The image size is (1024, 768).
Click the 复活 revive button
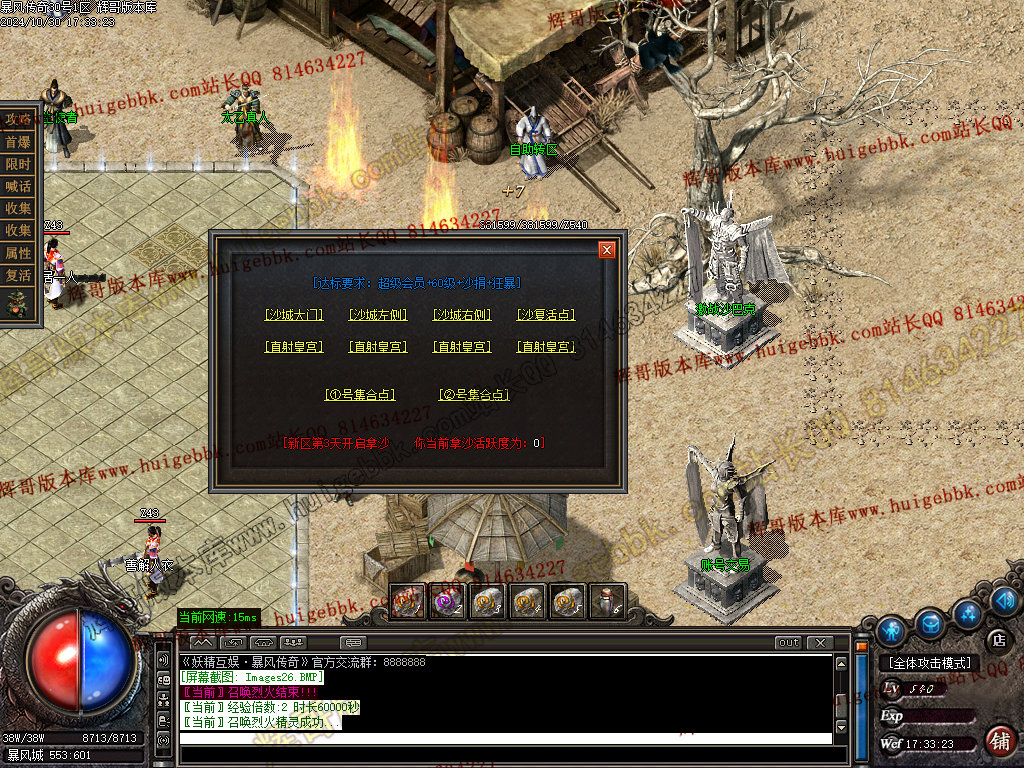(x=18, y=275)
